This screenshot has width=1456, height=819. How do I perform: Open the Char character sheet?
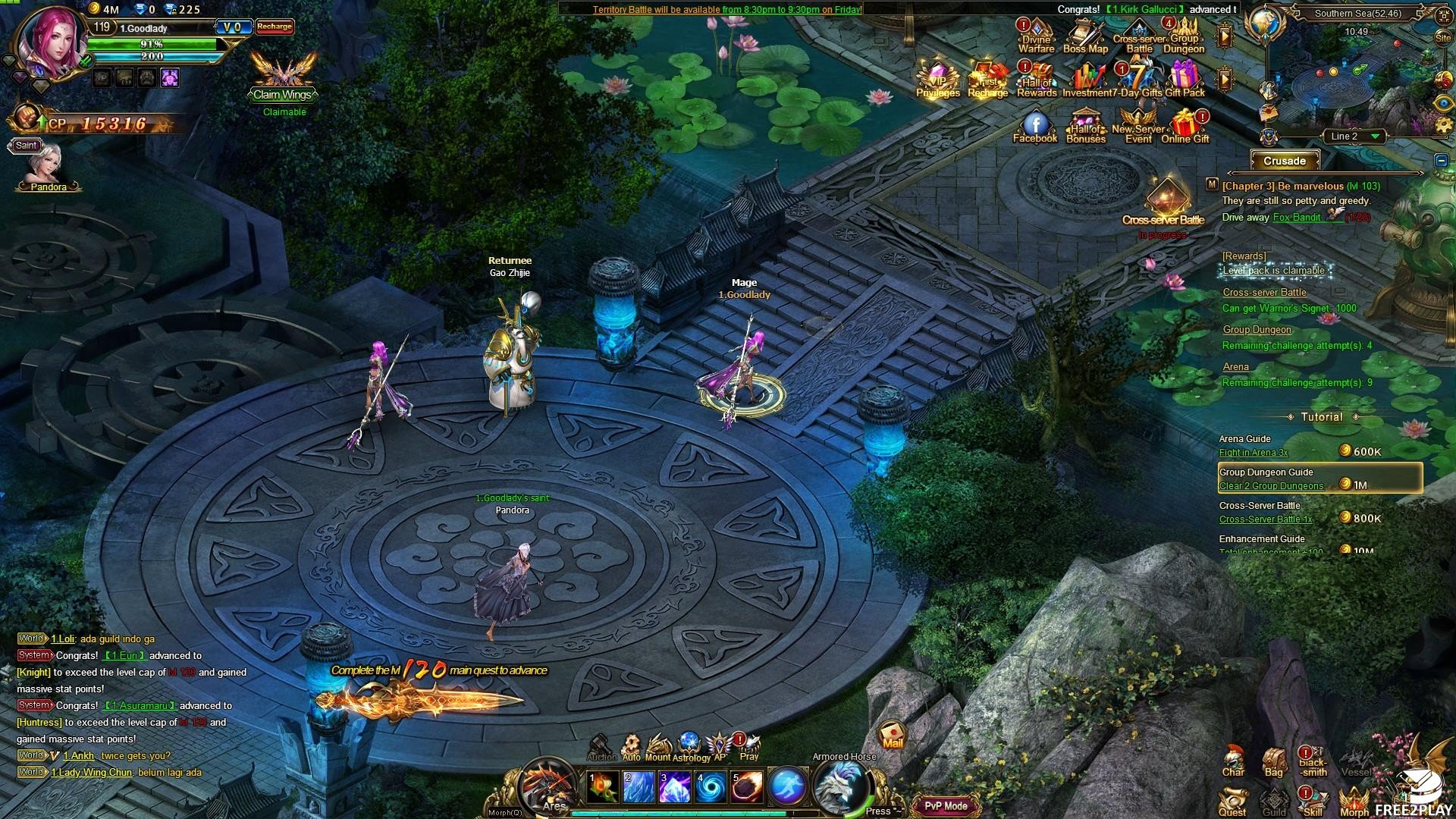(x=1233, y=761)
